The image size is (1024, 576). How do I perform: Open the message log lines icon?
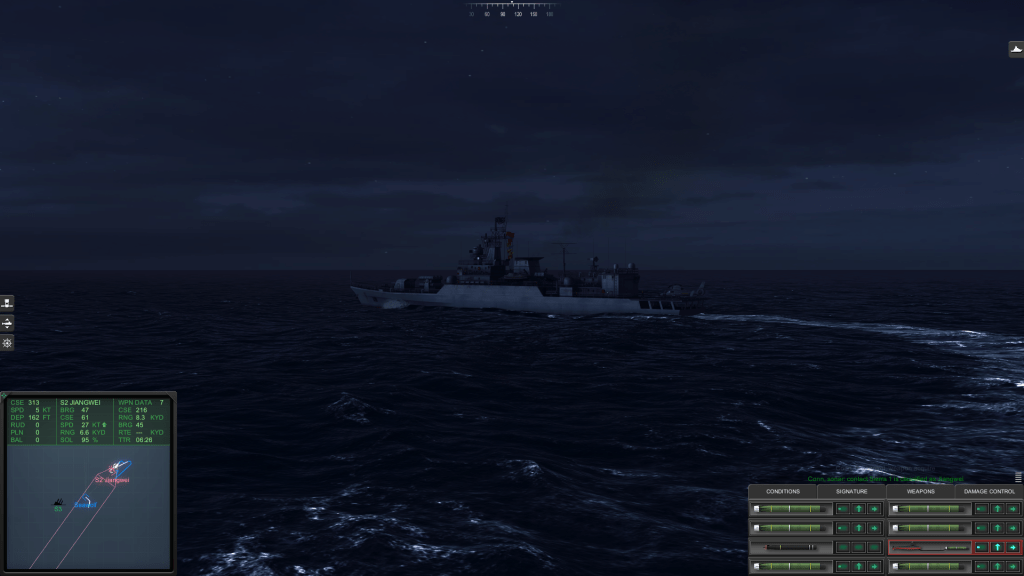coord(1018,477)
